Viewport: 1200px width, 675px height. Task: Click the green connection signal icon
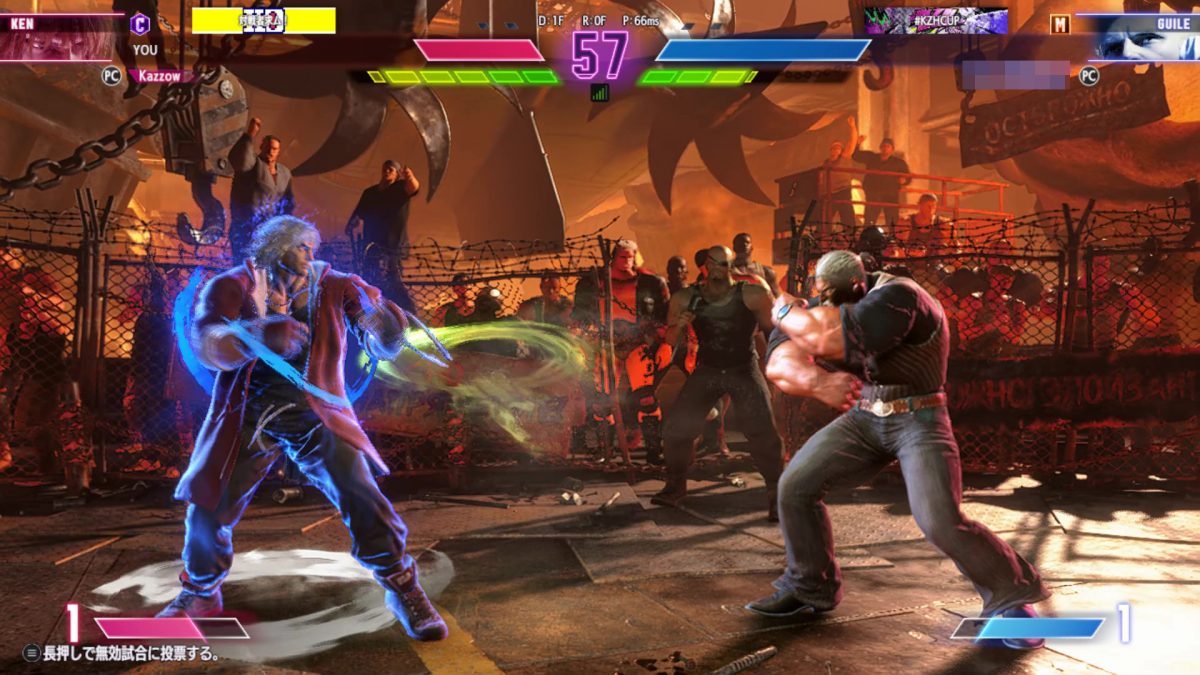click(599, 92)
